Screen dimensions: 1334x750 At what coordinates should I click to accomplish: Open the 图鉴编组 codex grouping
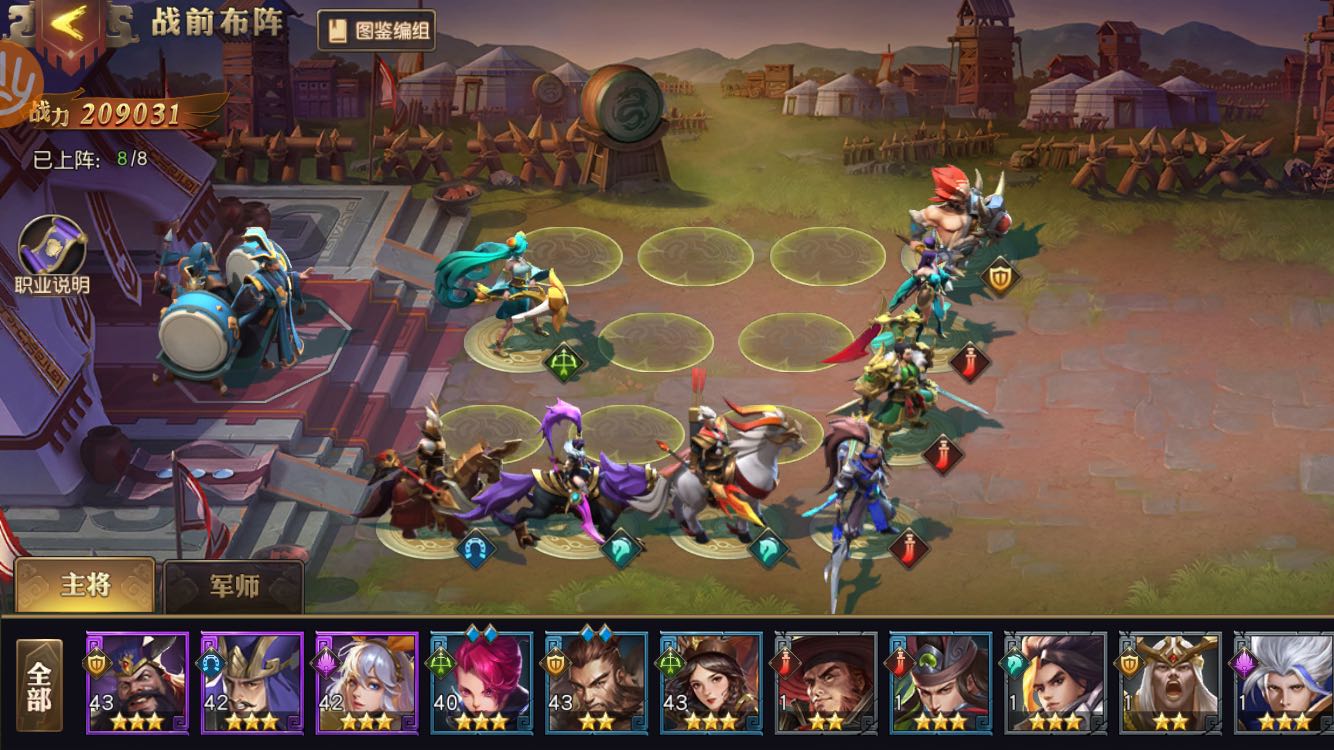pos(377,31)
